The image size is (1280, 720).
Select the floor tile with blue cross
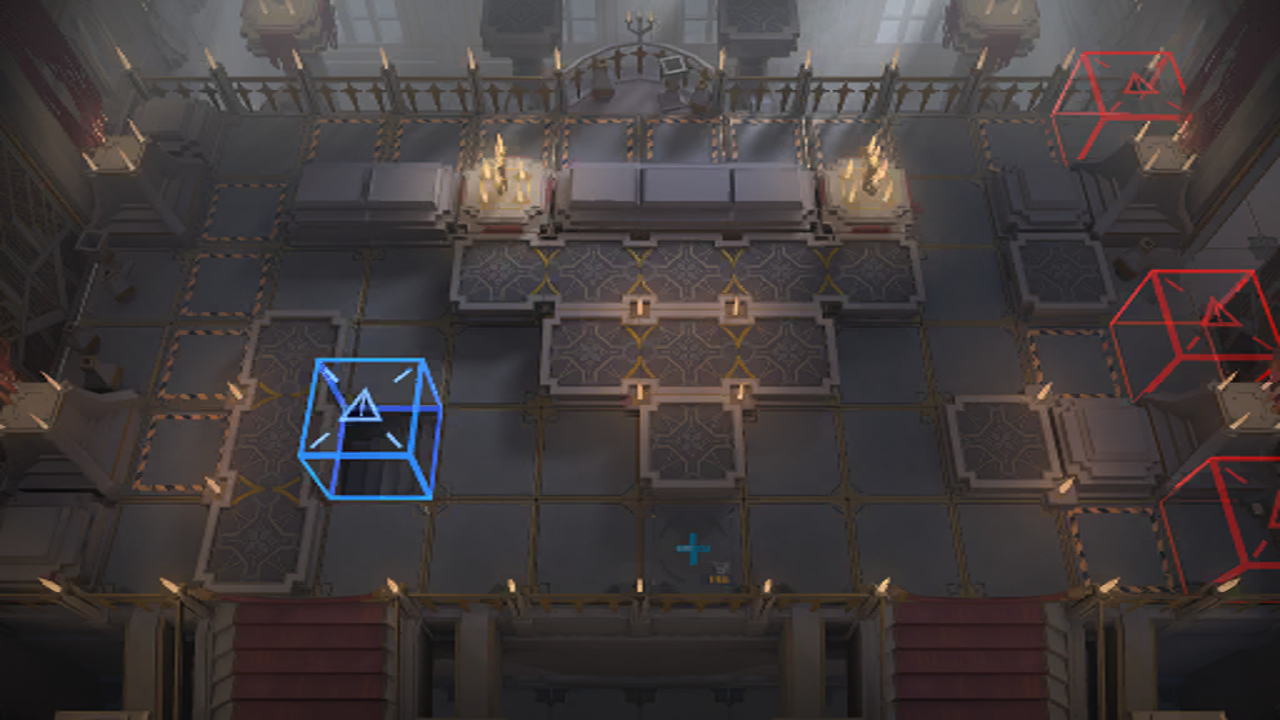[x=692, y=548]
